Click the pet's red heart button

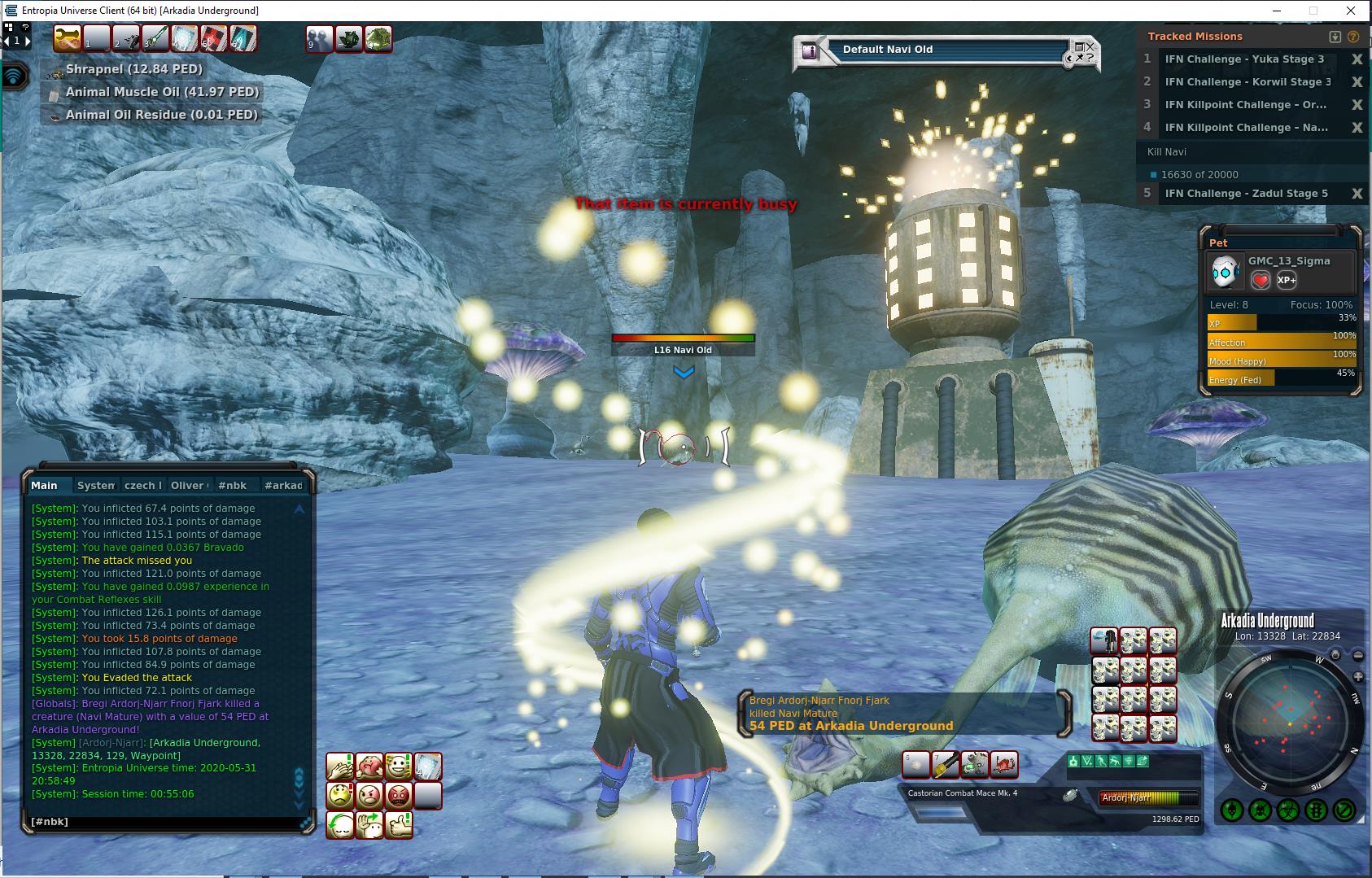[x=1261, y=281]
